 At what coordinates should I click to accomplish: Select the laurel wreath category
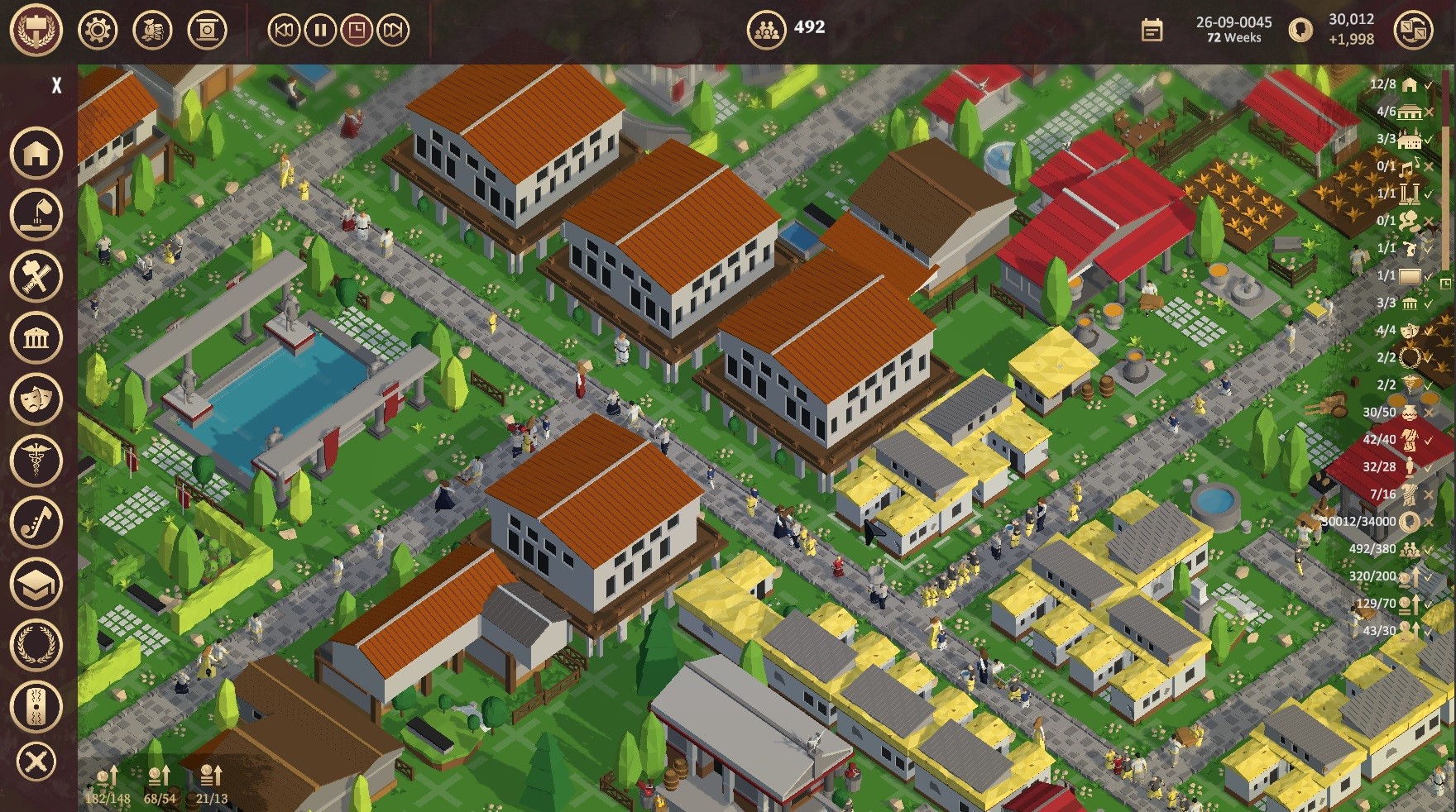(36, 645)
